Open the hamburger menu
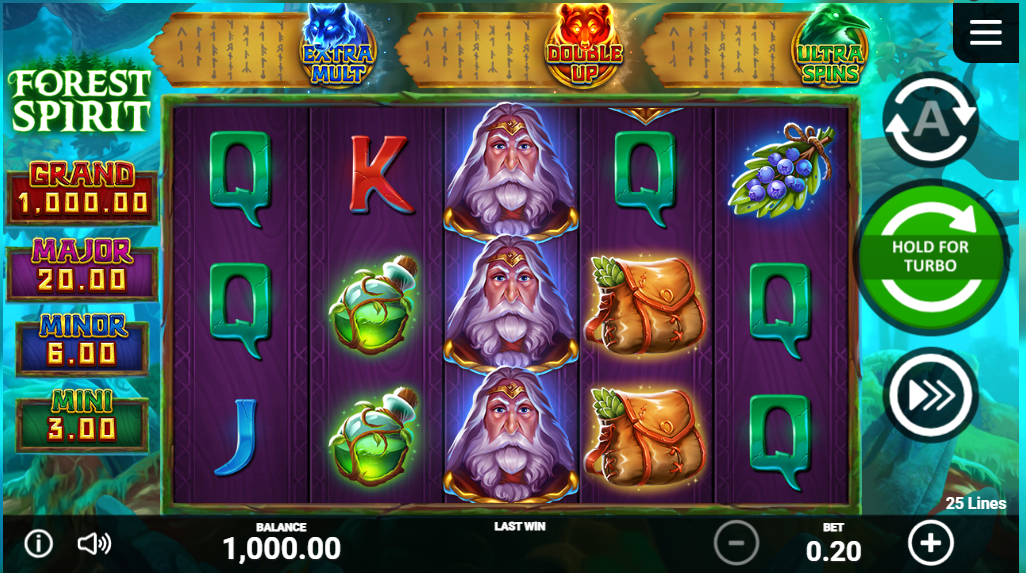 coord(985,33)
